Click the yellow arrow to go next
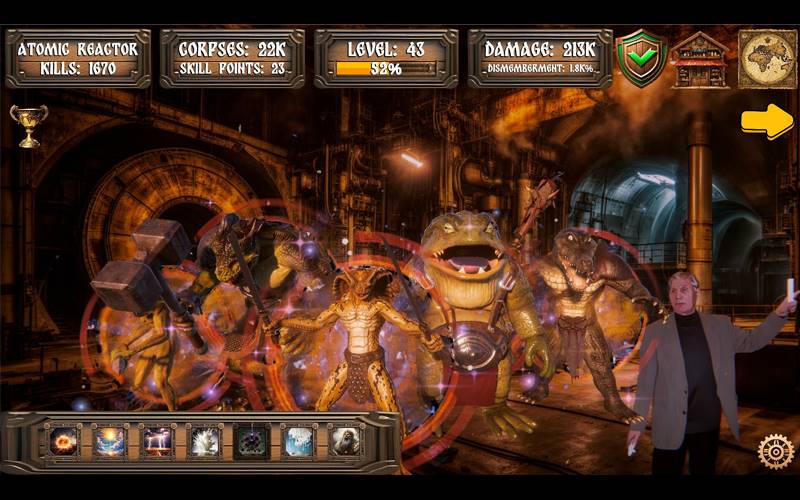800x500 pixels. pyautogui.click(x=767, y=122)
